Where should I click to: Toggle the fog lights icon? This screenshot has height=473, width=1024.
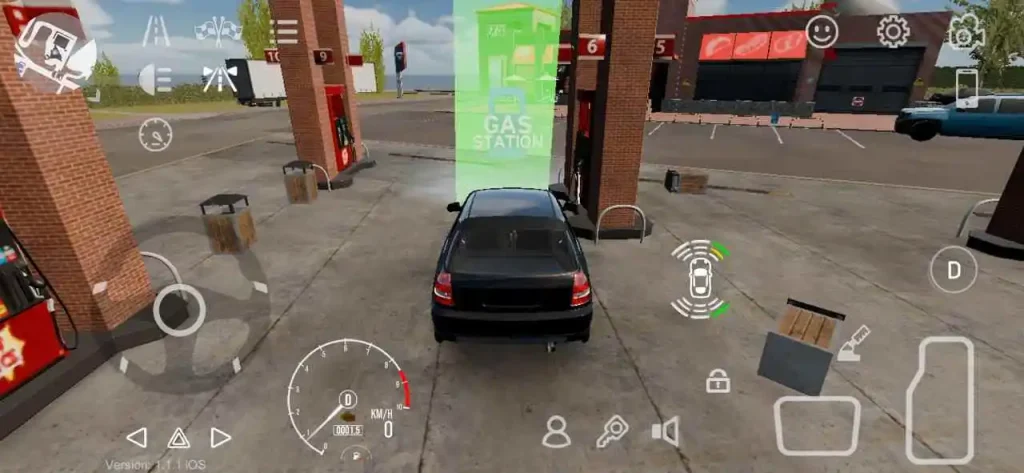218,78
